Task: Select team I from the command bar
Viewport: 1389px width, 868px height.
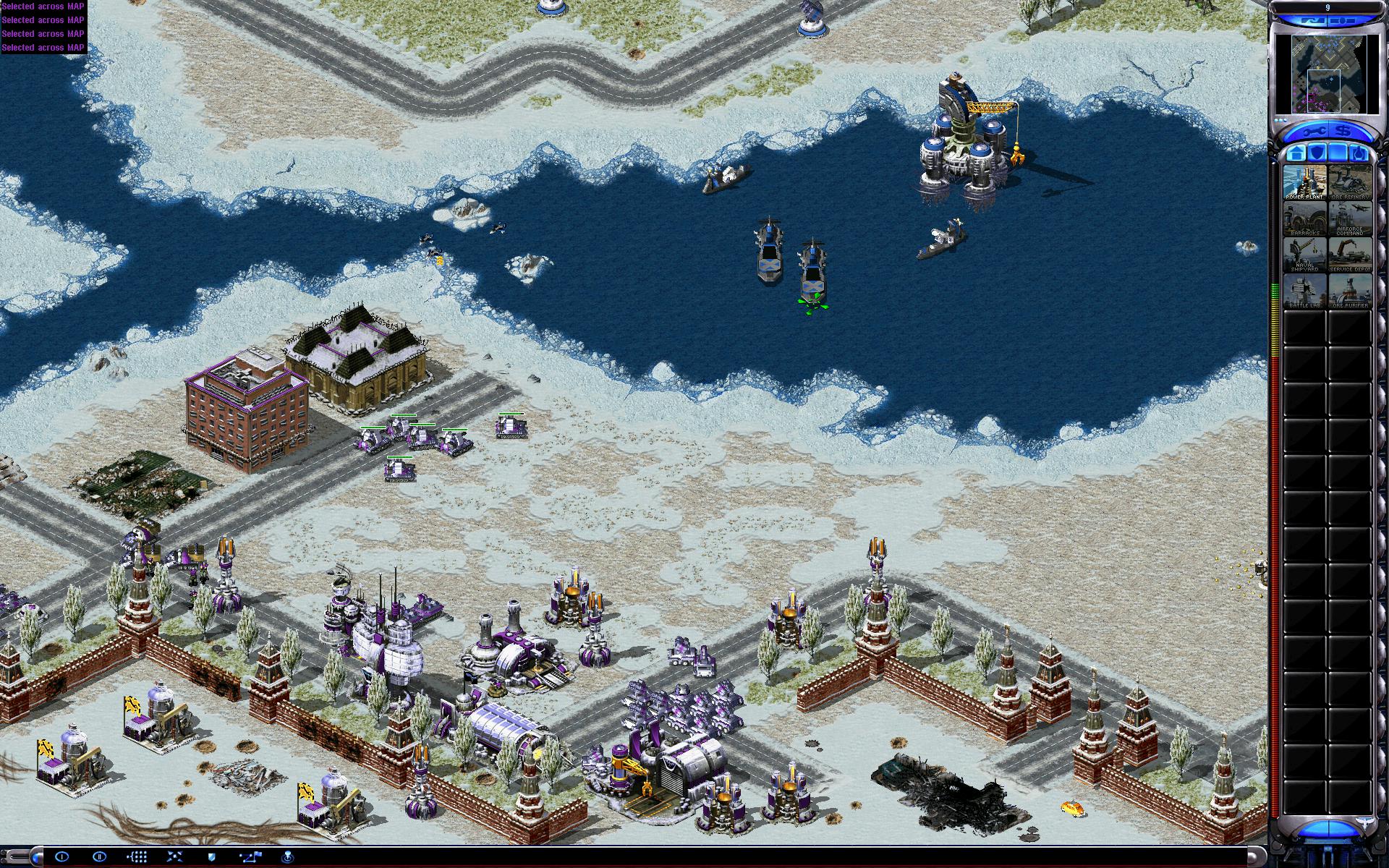Action: point(62,857)
